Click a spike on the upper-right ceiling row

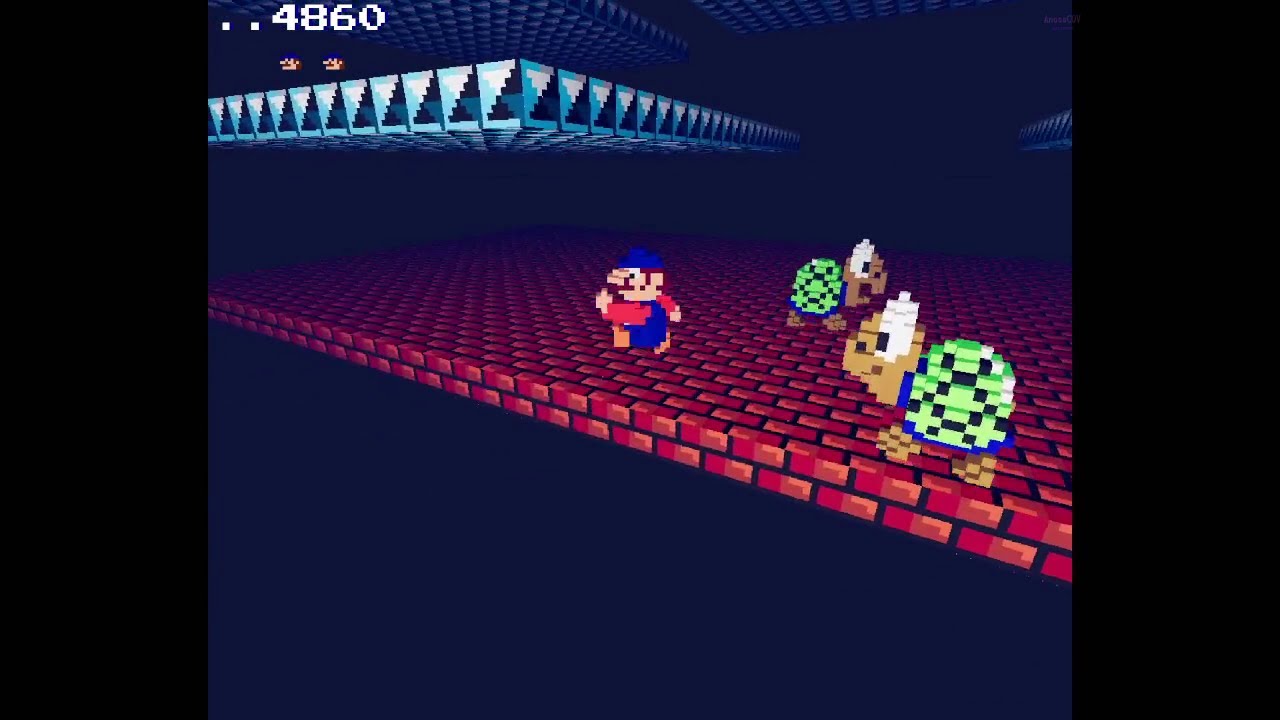pyautogui.click(x=1045, y=125)
